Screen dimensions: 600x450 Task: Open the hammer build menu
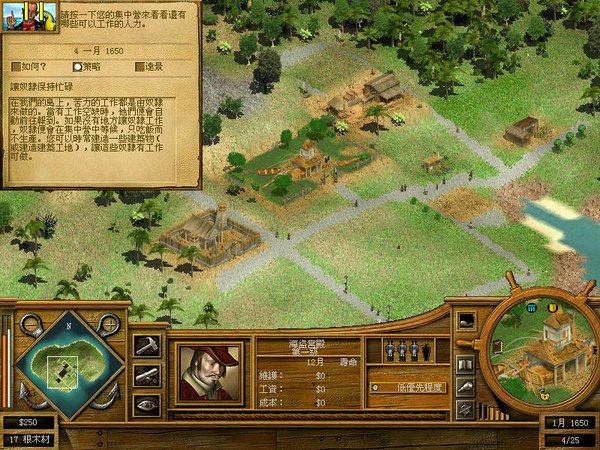click(147, 345)
